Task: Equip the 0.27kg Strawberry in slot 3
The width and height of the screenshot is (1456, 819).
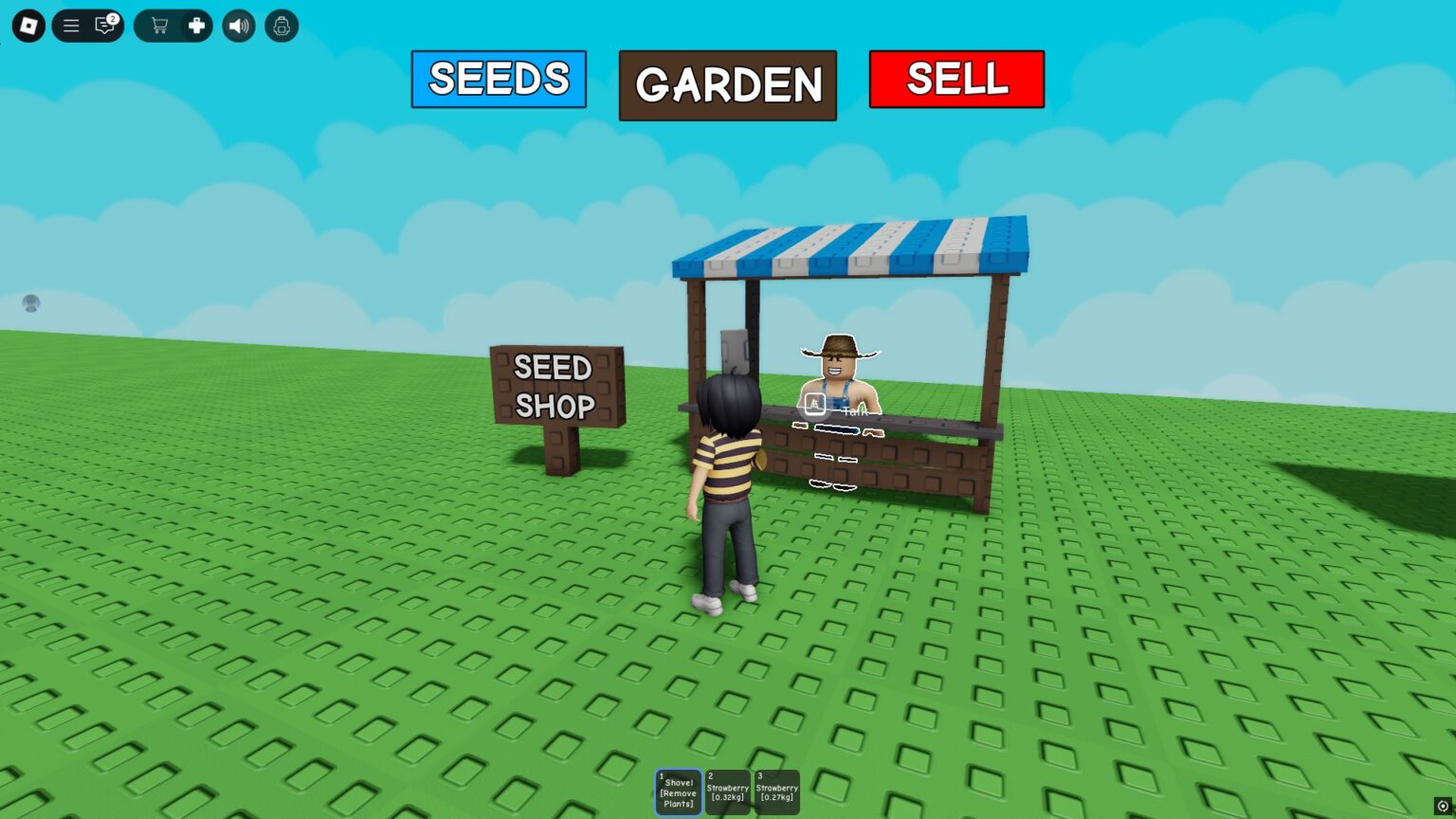Action: (776, 792)
